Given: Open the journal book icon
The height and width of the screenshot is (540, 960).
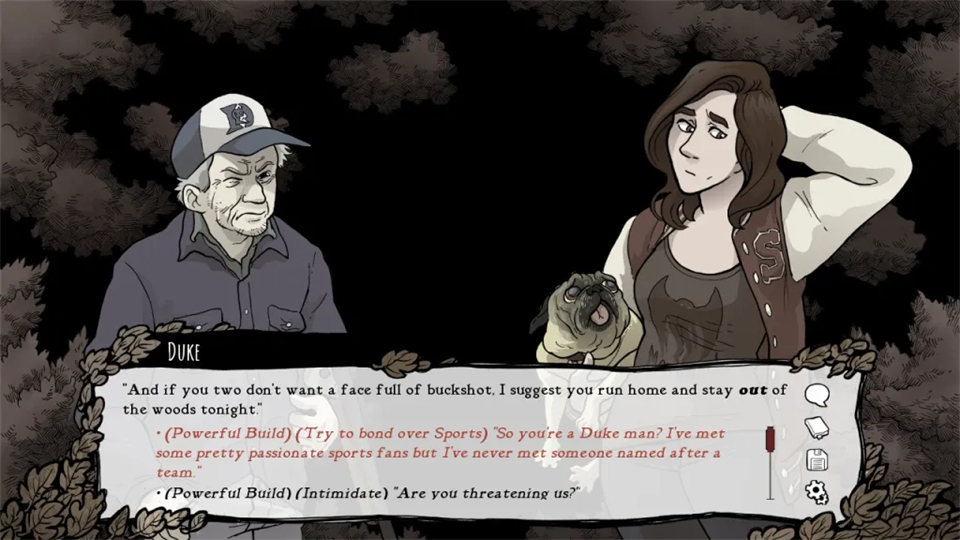Looking at the screenshot, I should point(817,427).
